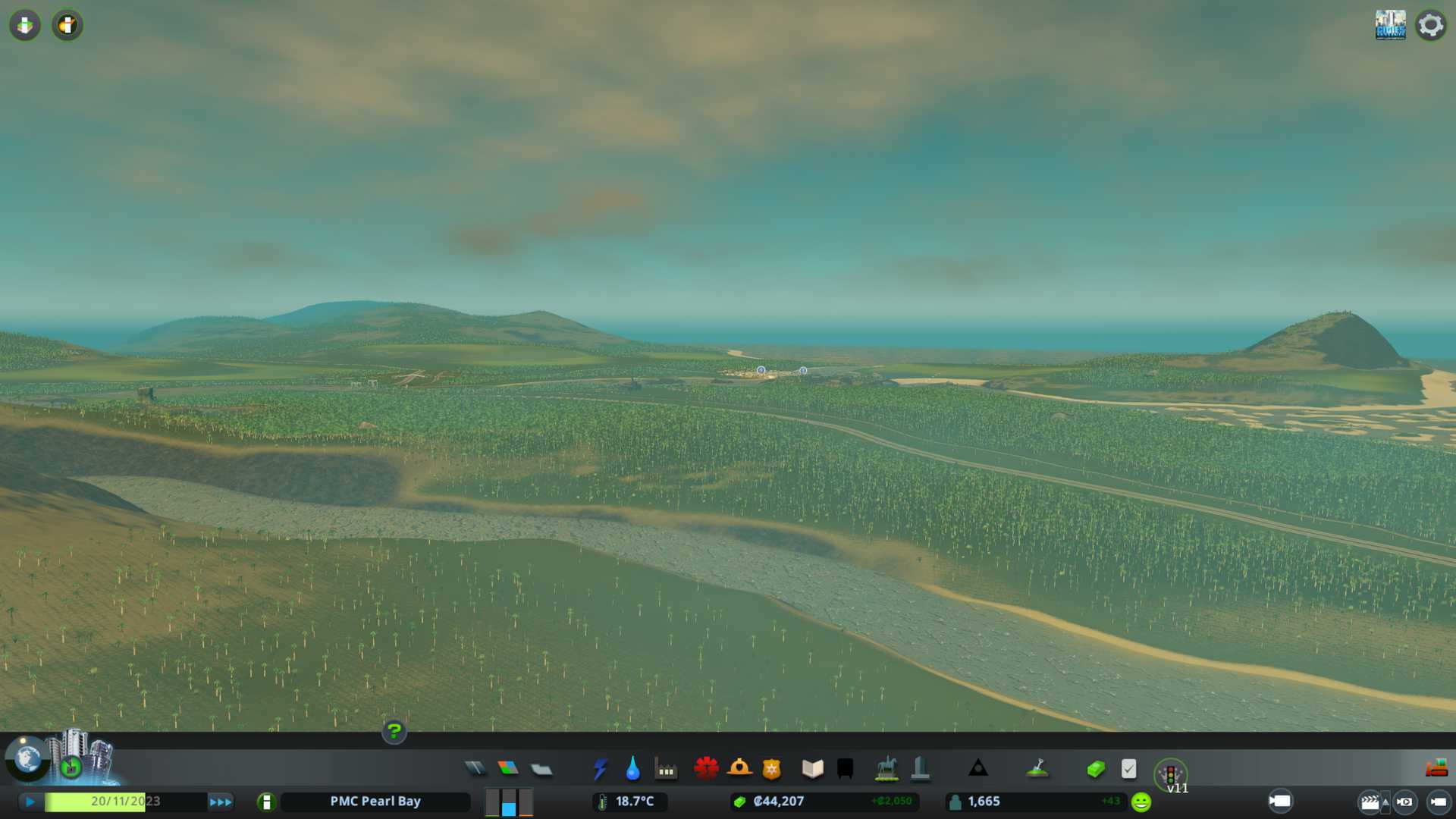Viewport: 1456px width, 819px height.
Task: Open the Police badge menu
Action: pos(772,769)
